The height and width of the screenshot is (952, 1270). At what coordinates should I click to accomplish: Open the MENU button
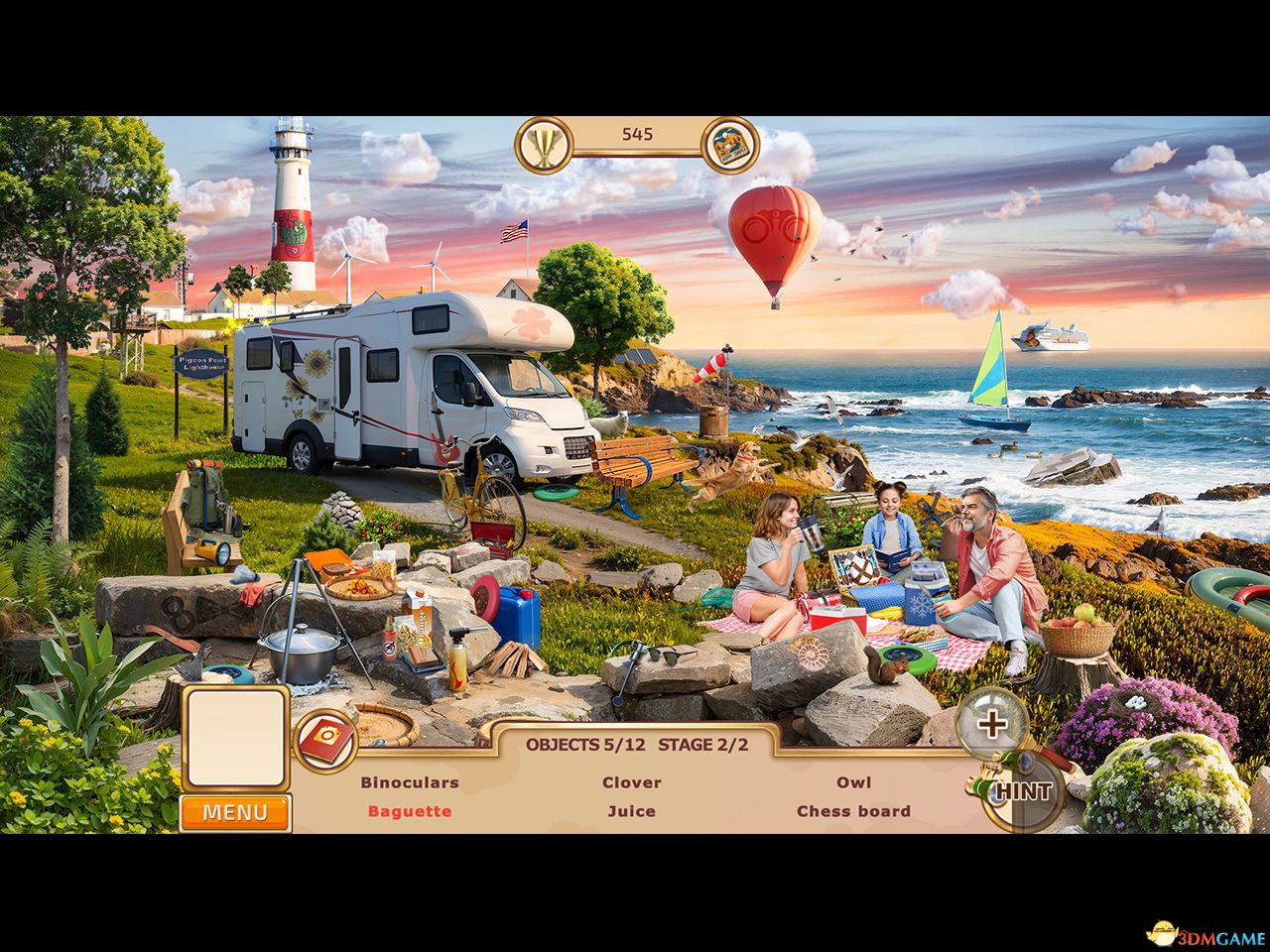pos(234,812)
